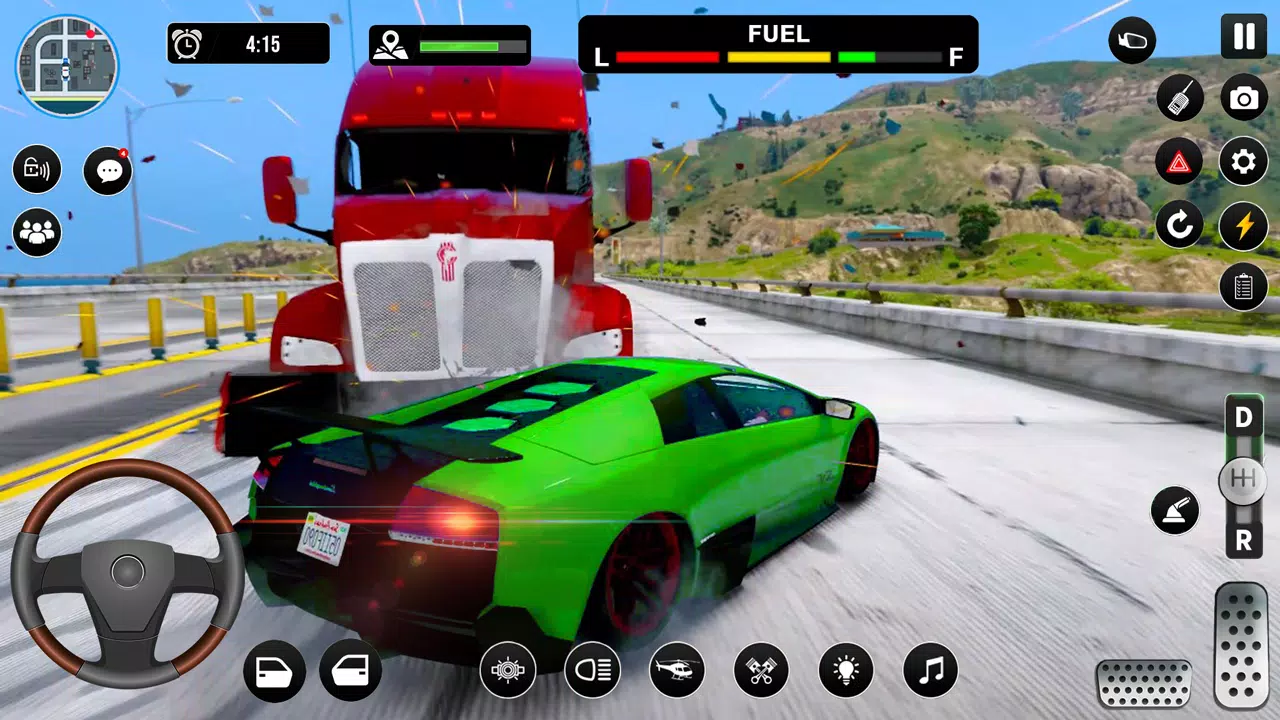Image resolution: width=1280 pixels, height=720 pixels.
Task: Take a screenshot with the camera button
Action: (1243, 98)
